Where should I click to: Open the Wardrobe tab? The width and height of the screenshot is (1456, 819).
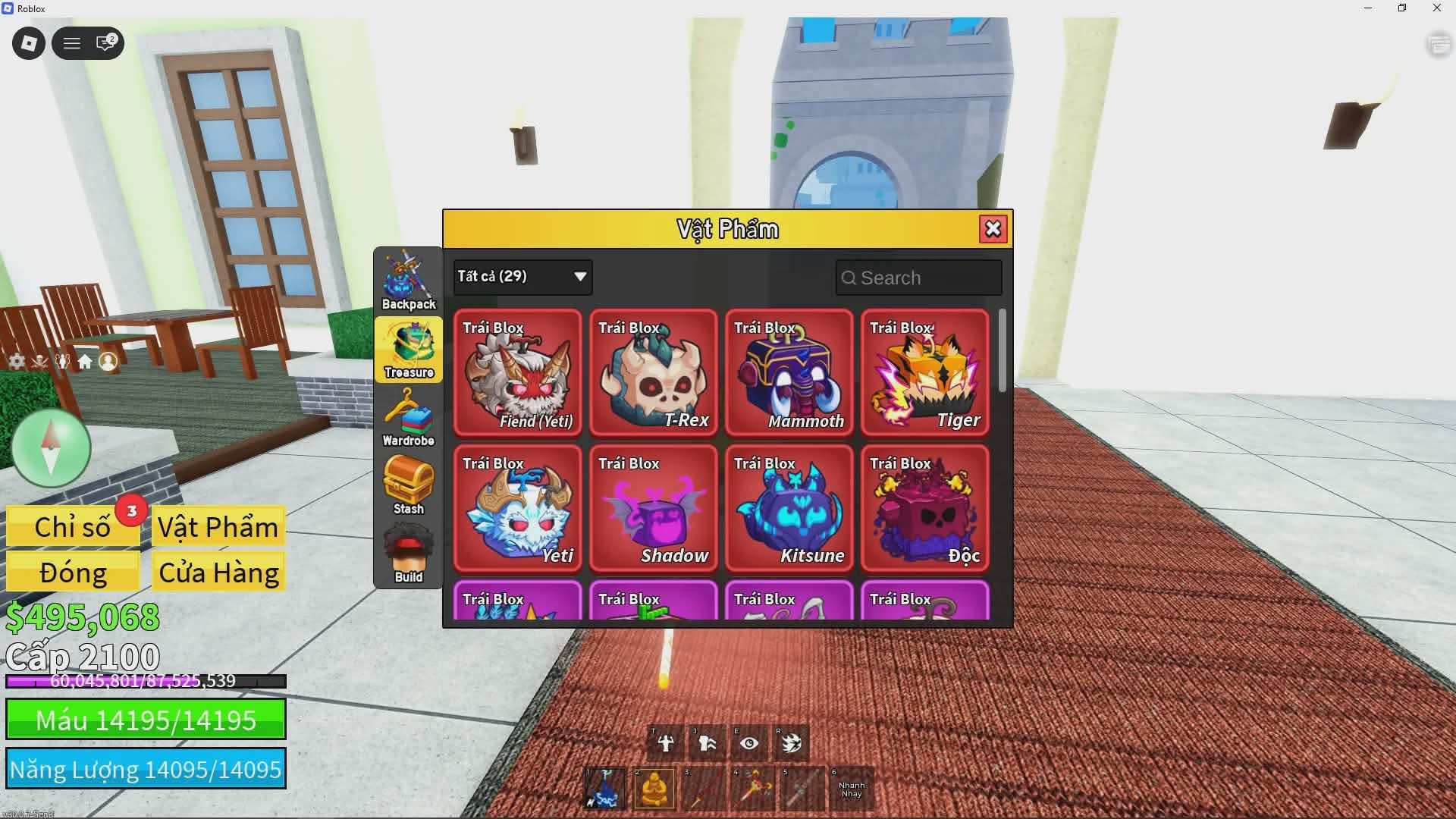(x=409, y=418)
